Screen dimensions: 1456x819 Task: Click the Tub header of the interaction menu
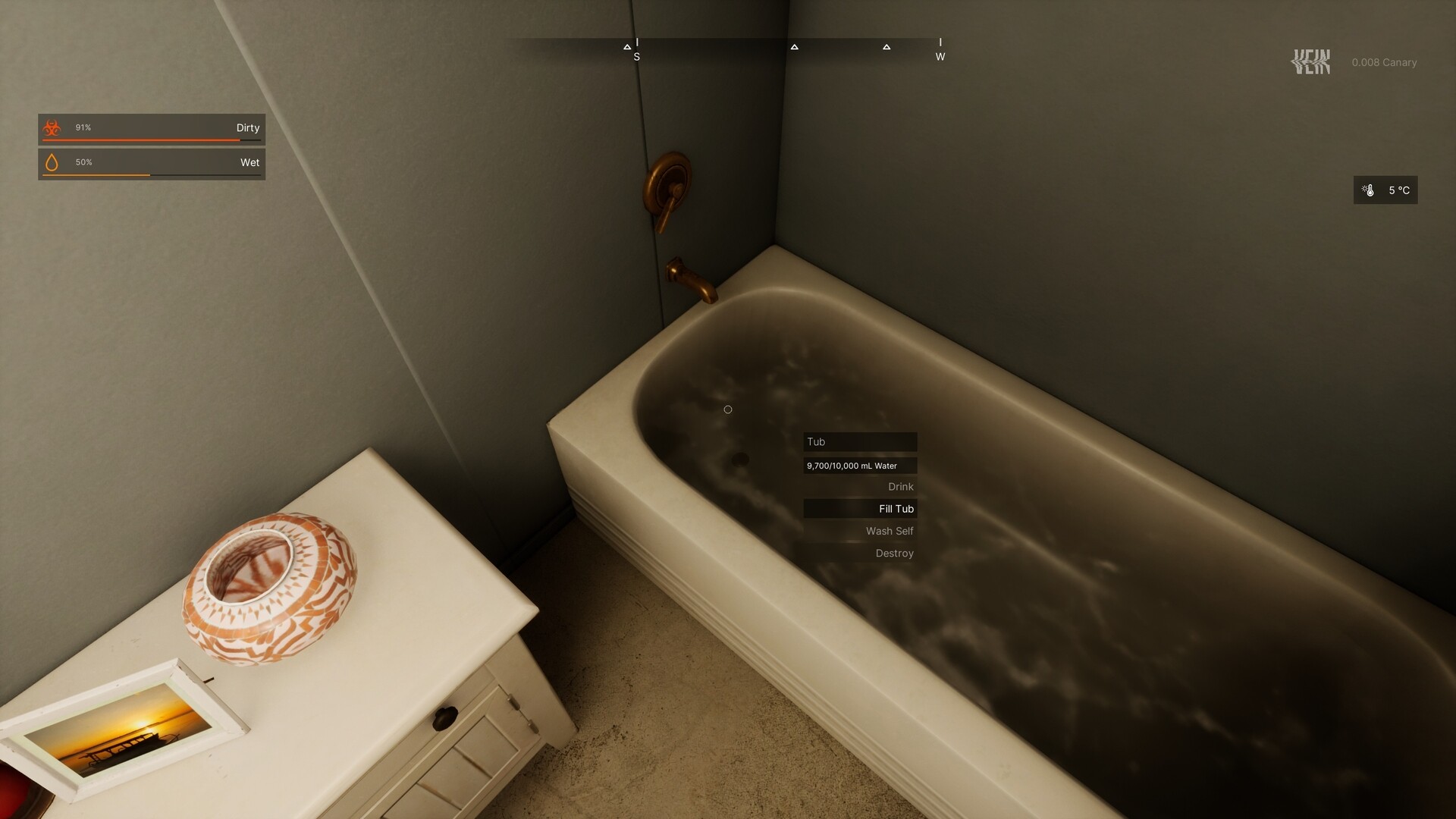click(x=860, y=441)
